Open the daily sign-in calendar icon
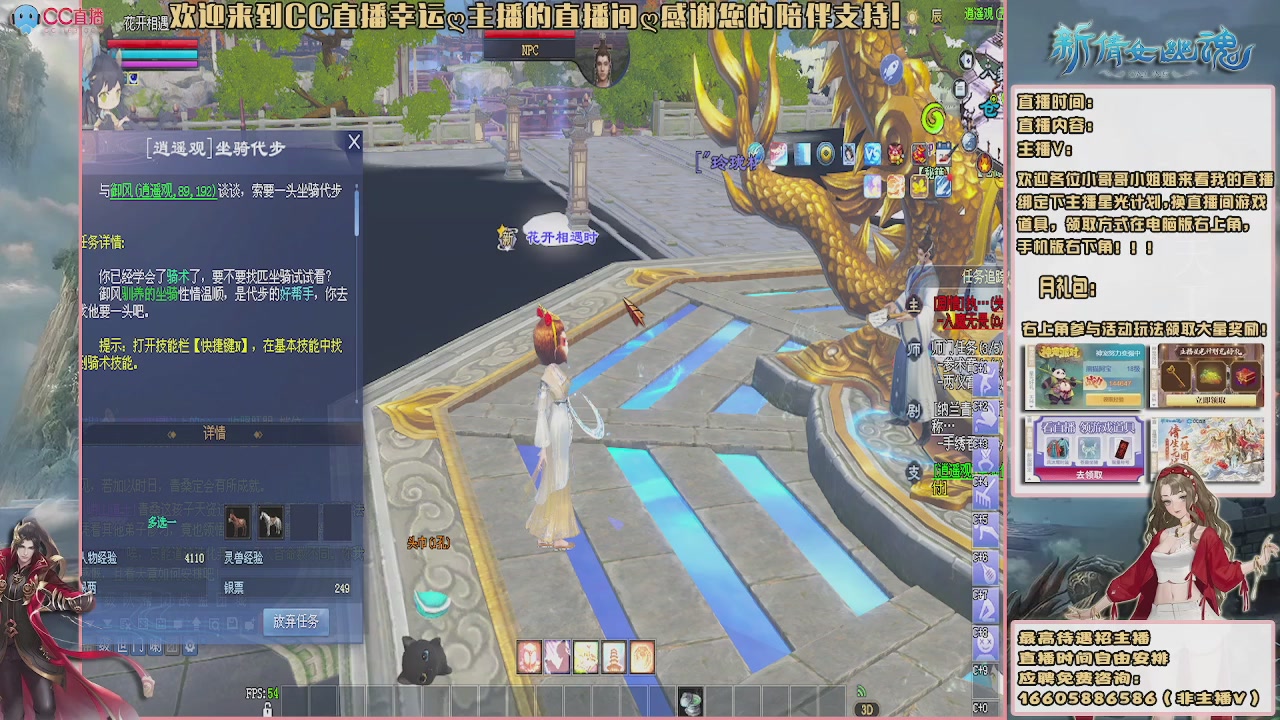 [x=944, y=153]
